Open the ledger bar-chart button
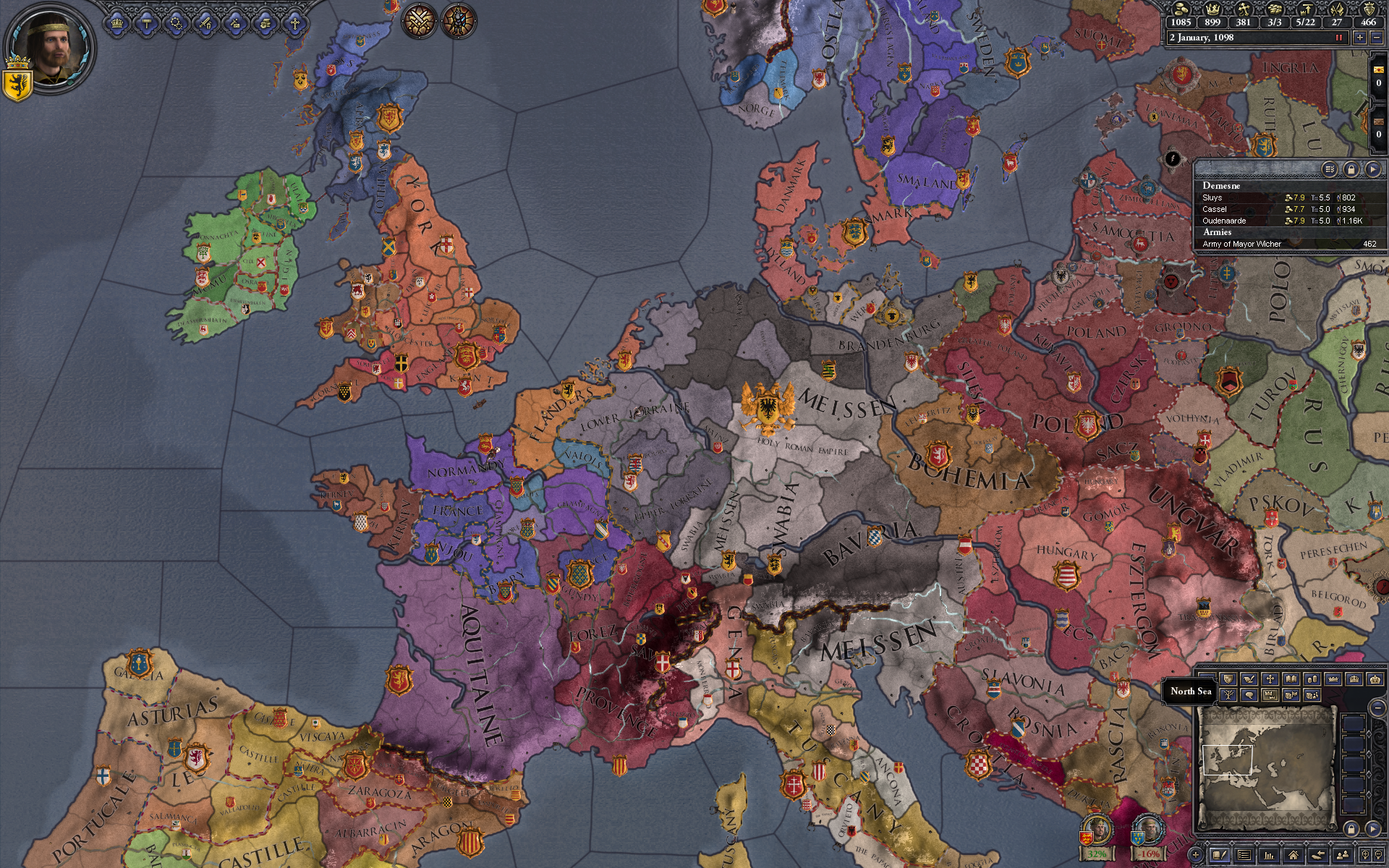 point(1269,856)
